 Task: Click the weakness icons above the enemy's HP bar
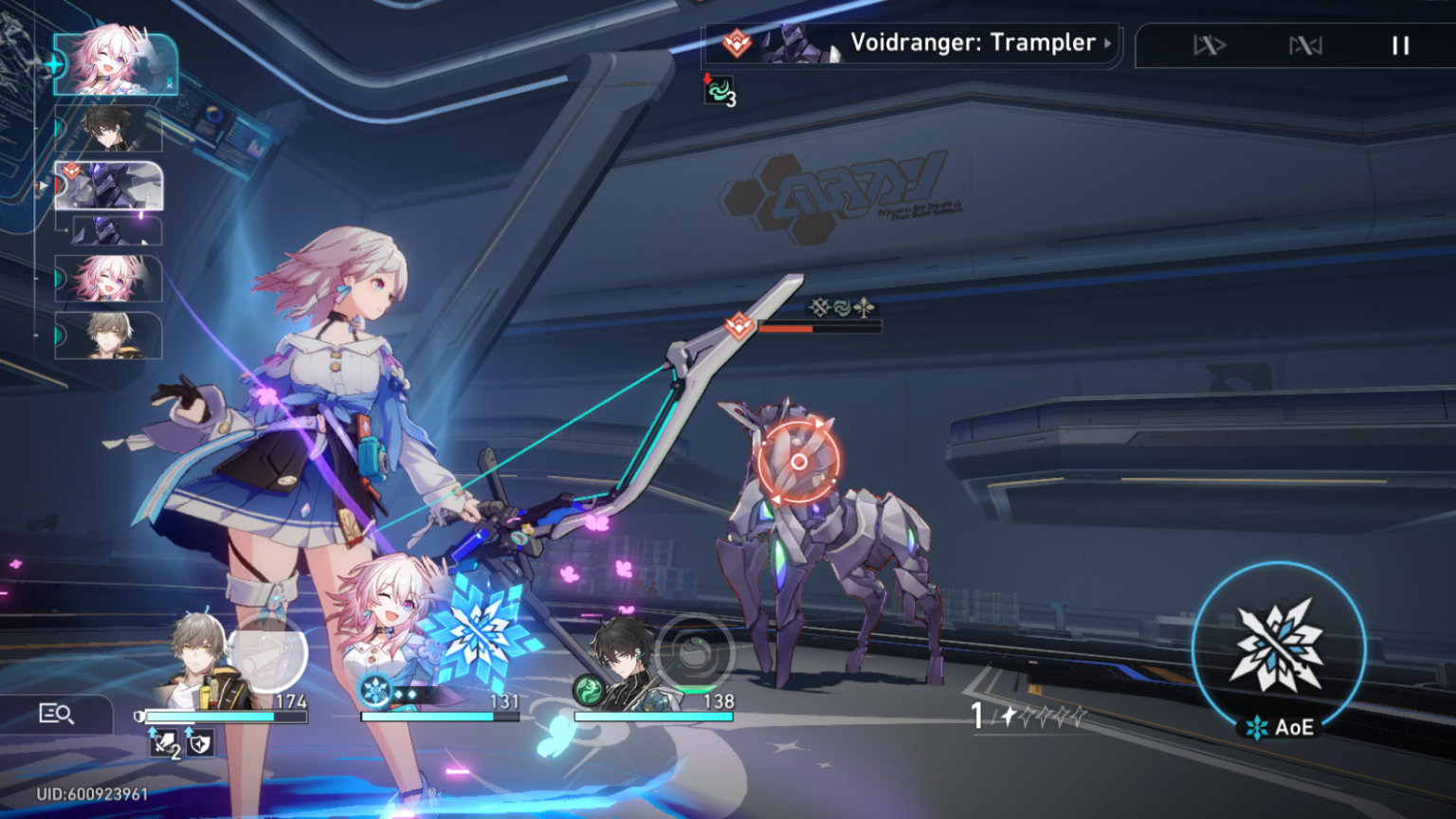[x=842, y=305]
